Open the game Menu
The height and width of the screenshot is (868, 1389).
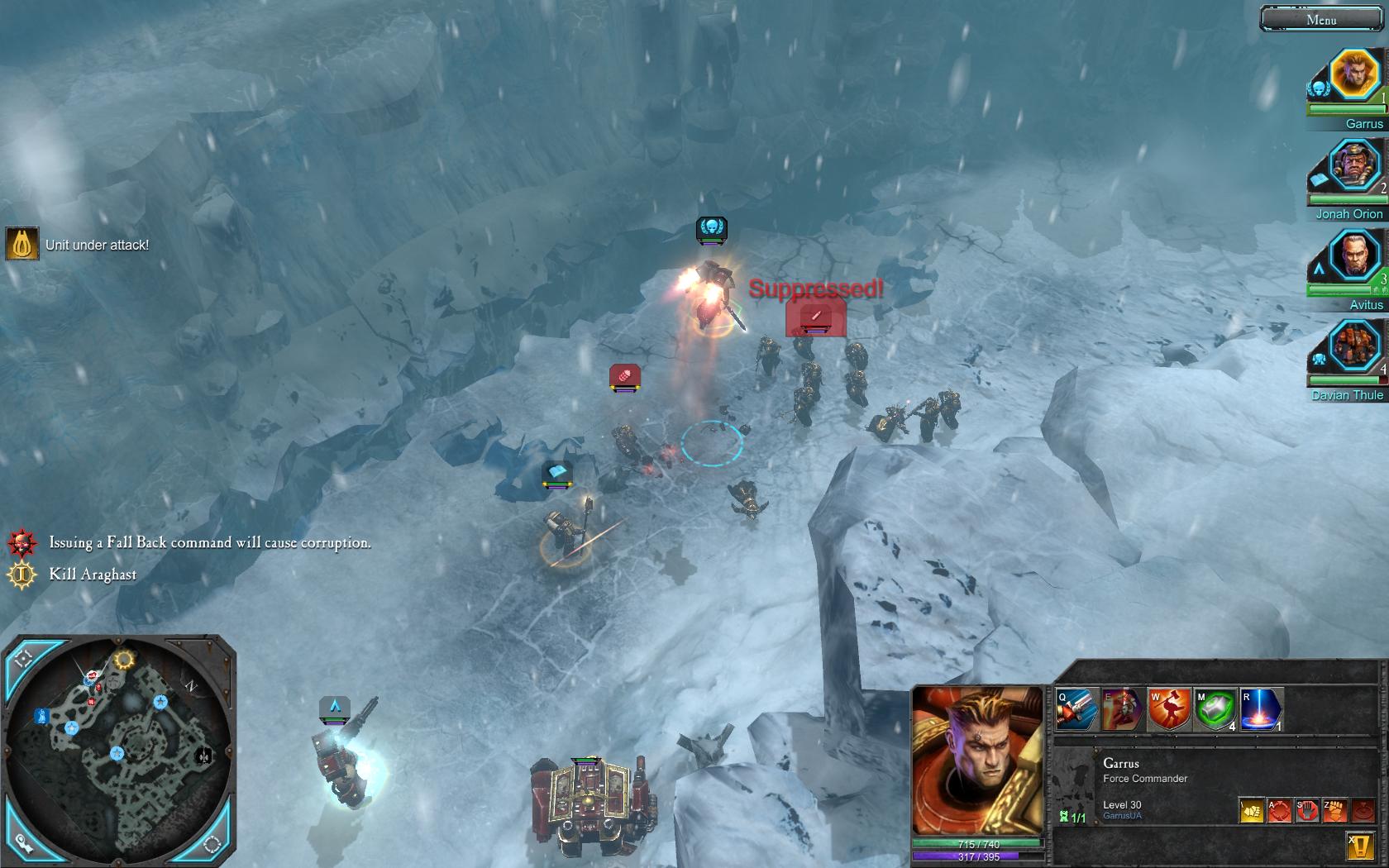click(1320, 19)
